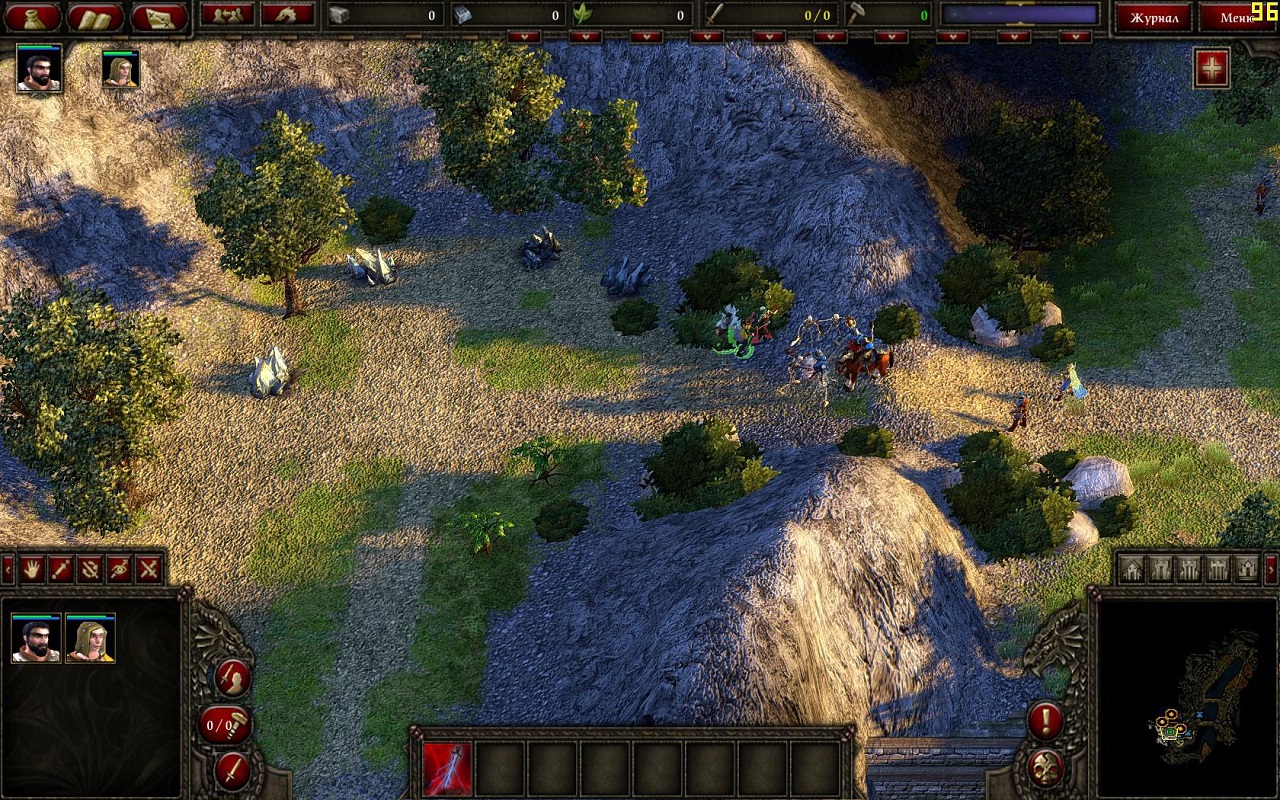Image resolution: width=1280 pixels, height=800 pixels.
Task: Activate the glowing sword skill slot
Action: pos(446,768)
